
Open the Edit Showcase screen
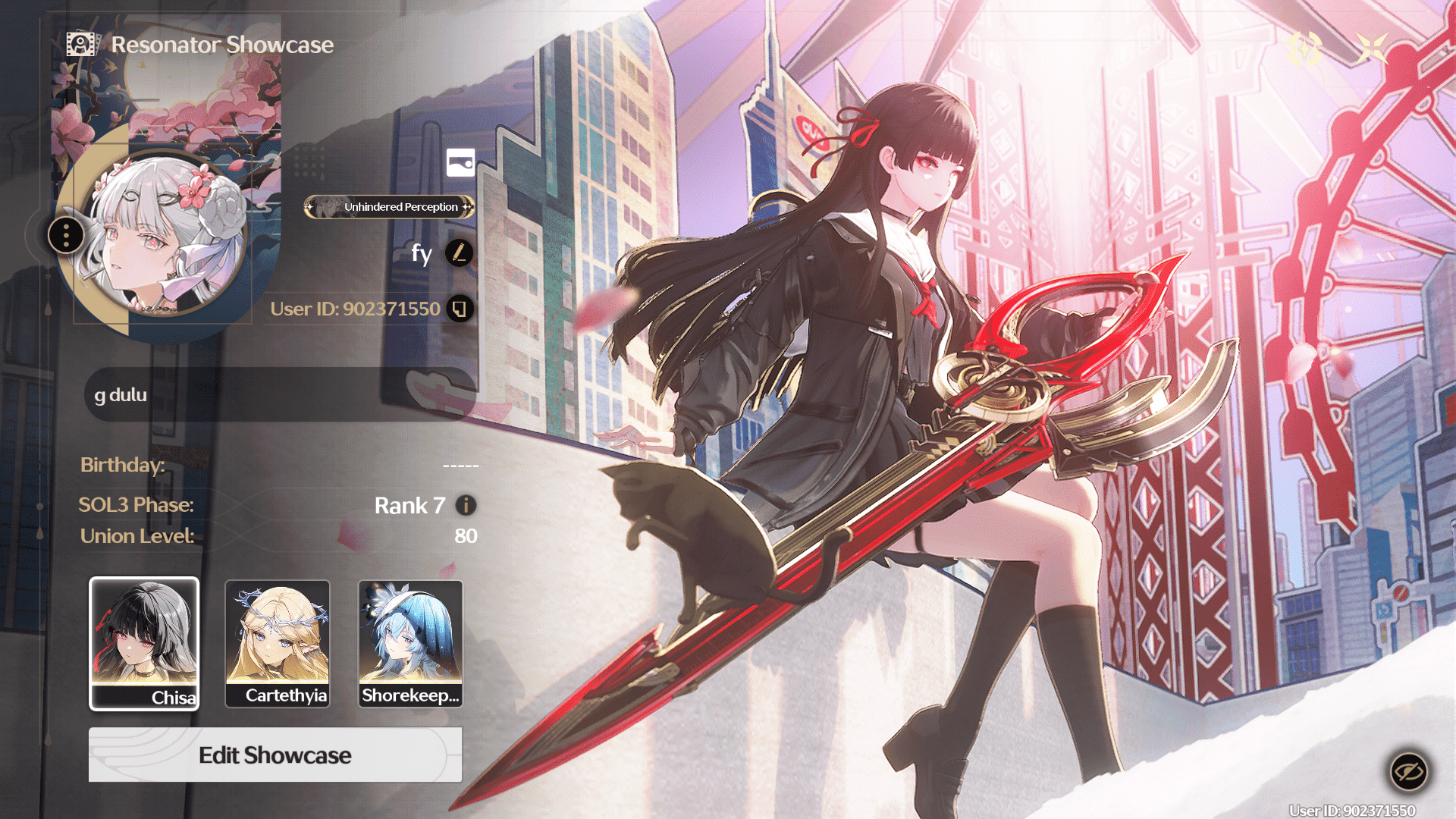(275, 755)
